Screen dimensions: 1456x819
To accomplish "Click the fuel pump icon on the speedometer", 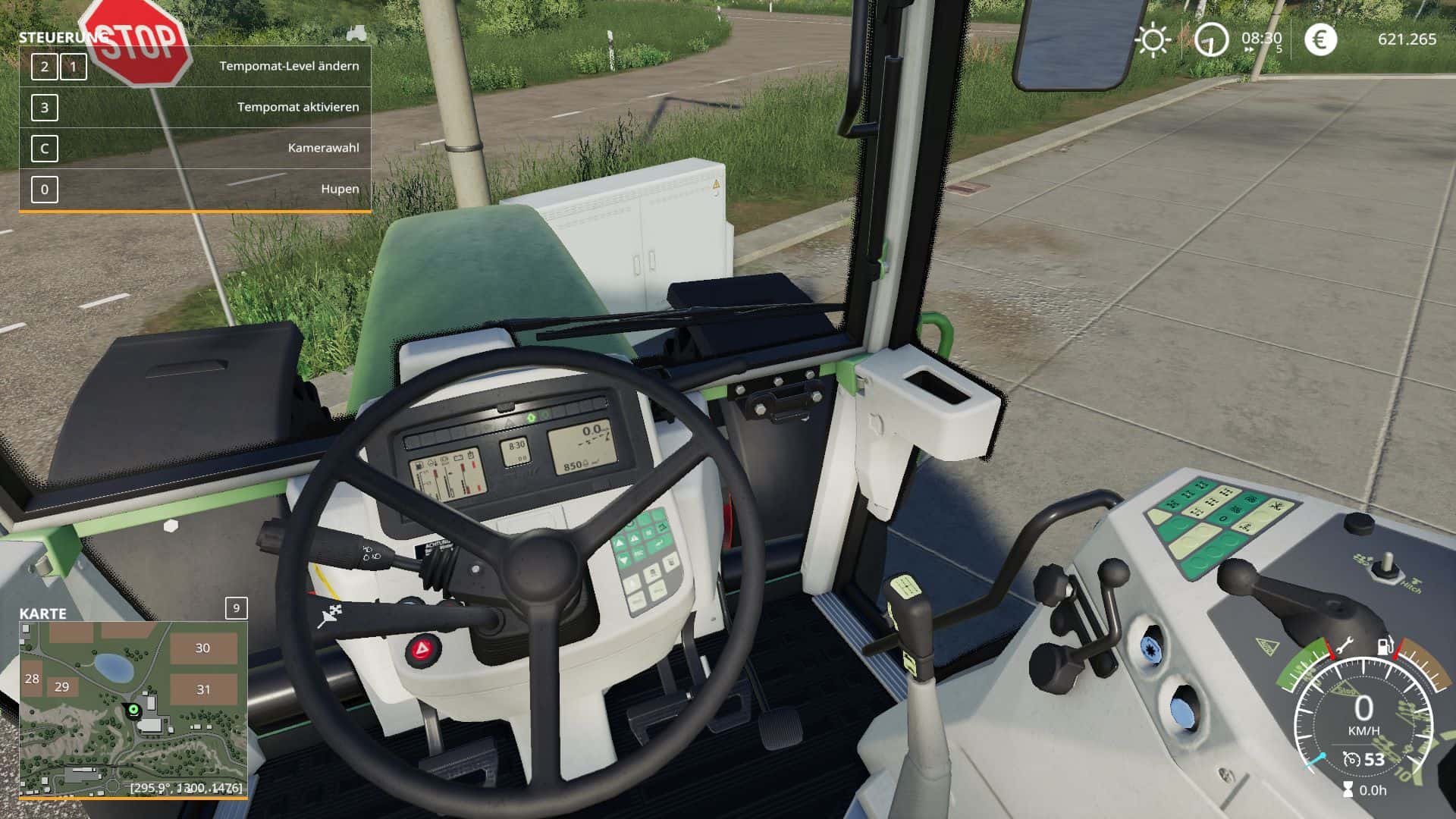I will [x=1385, y=645].
